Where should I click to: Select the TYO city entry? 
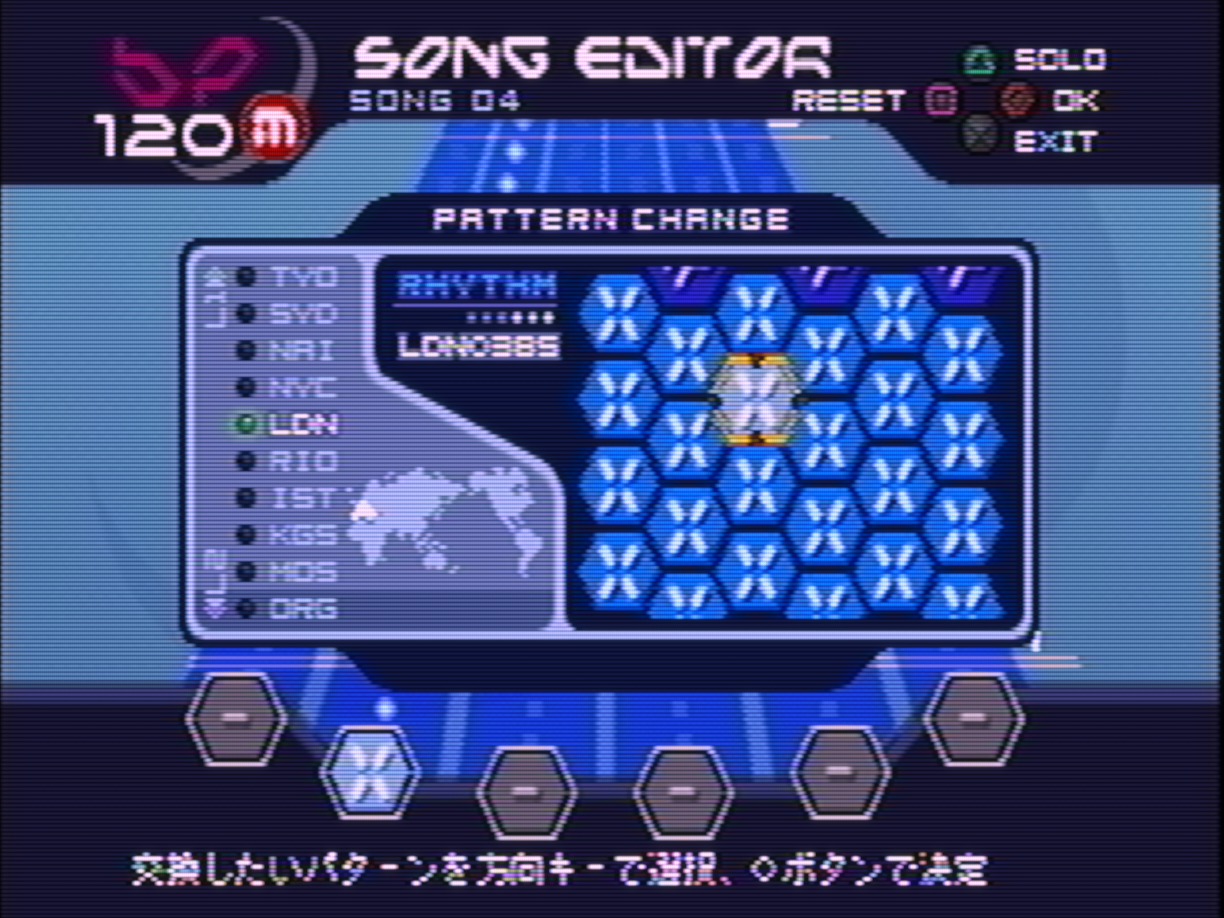302,277
